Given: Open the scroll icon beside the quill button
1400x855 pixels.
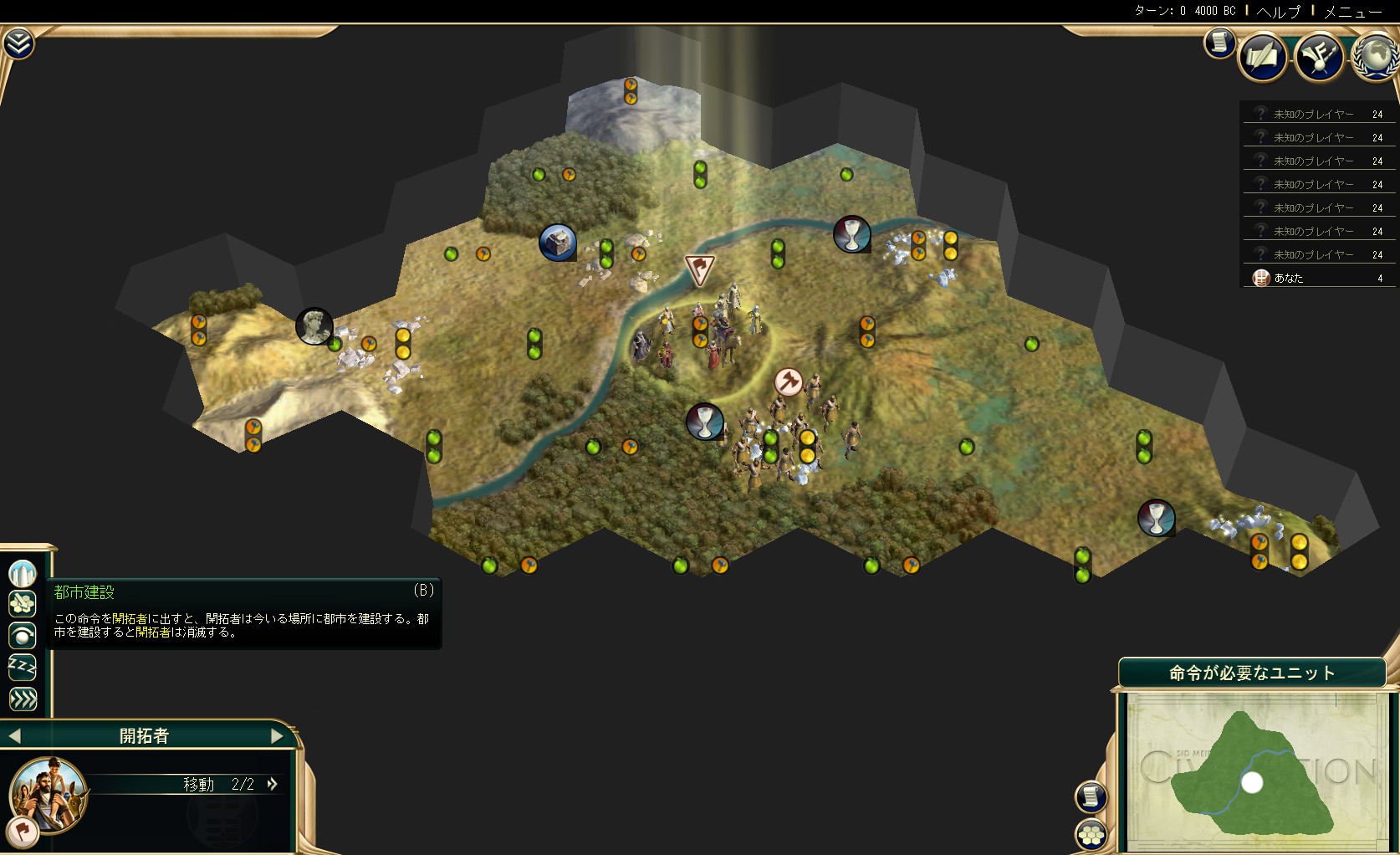Looking at the screenshot, I should point(1219,42).
